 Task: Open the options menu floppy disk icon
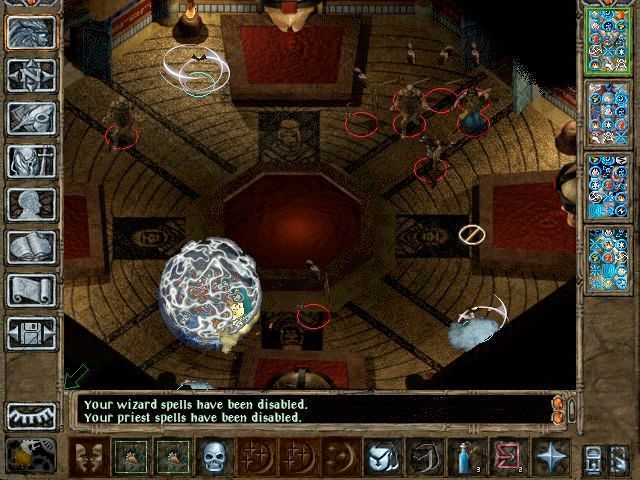click(x=33, y=333)
